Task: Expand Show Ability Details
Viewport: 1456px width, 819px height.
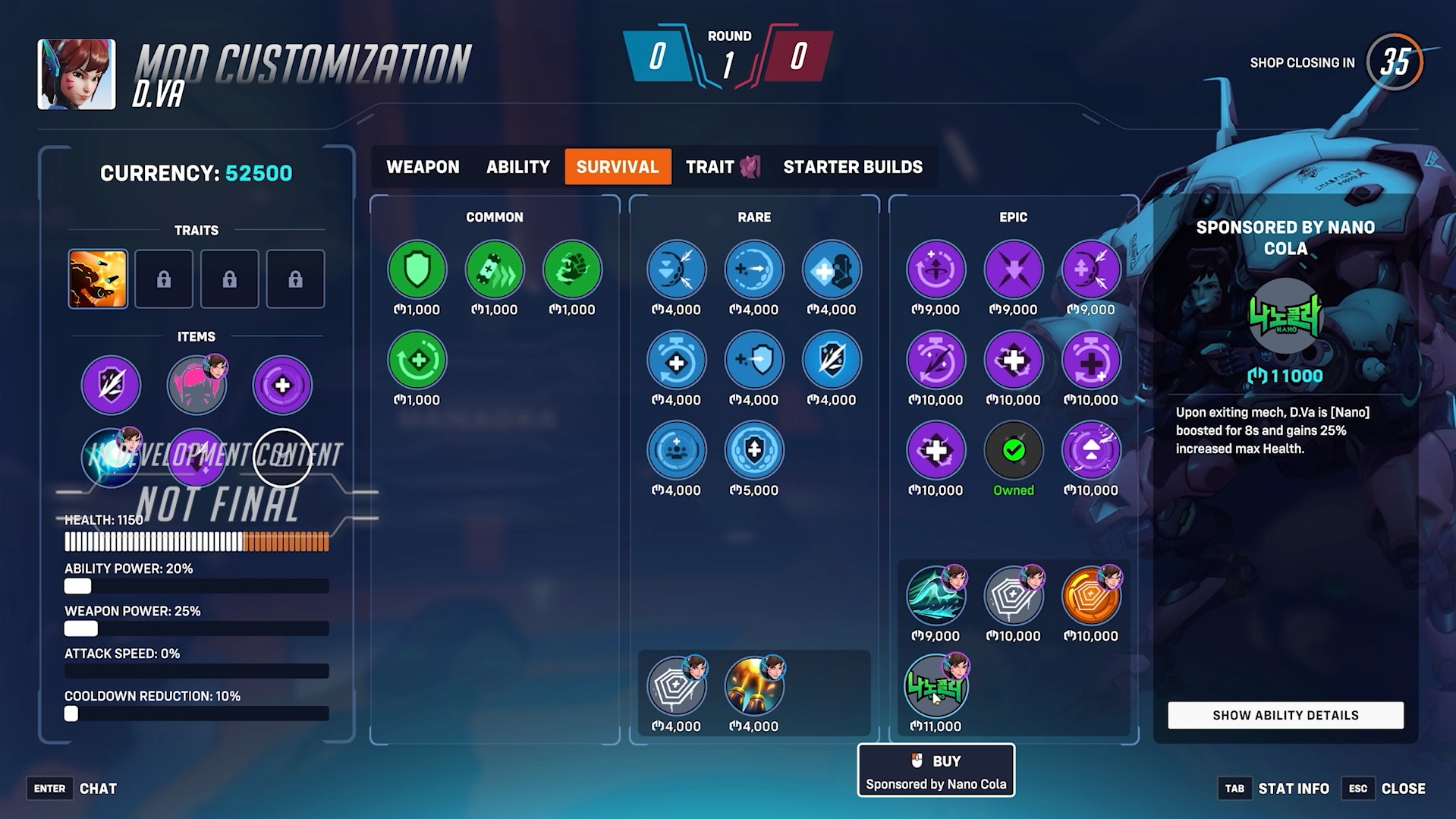Action: [x=1285, y=715]
